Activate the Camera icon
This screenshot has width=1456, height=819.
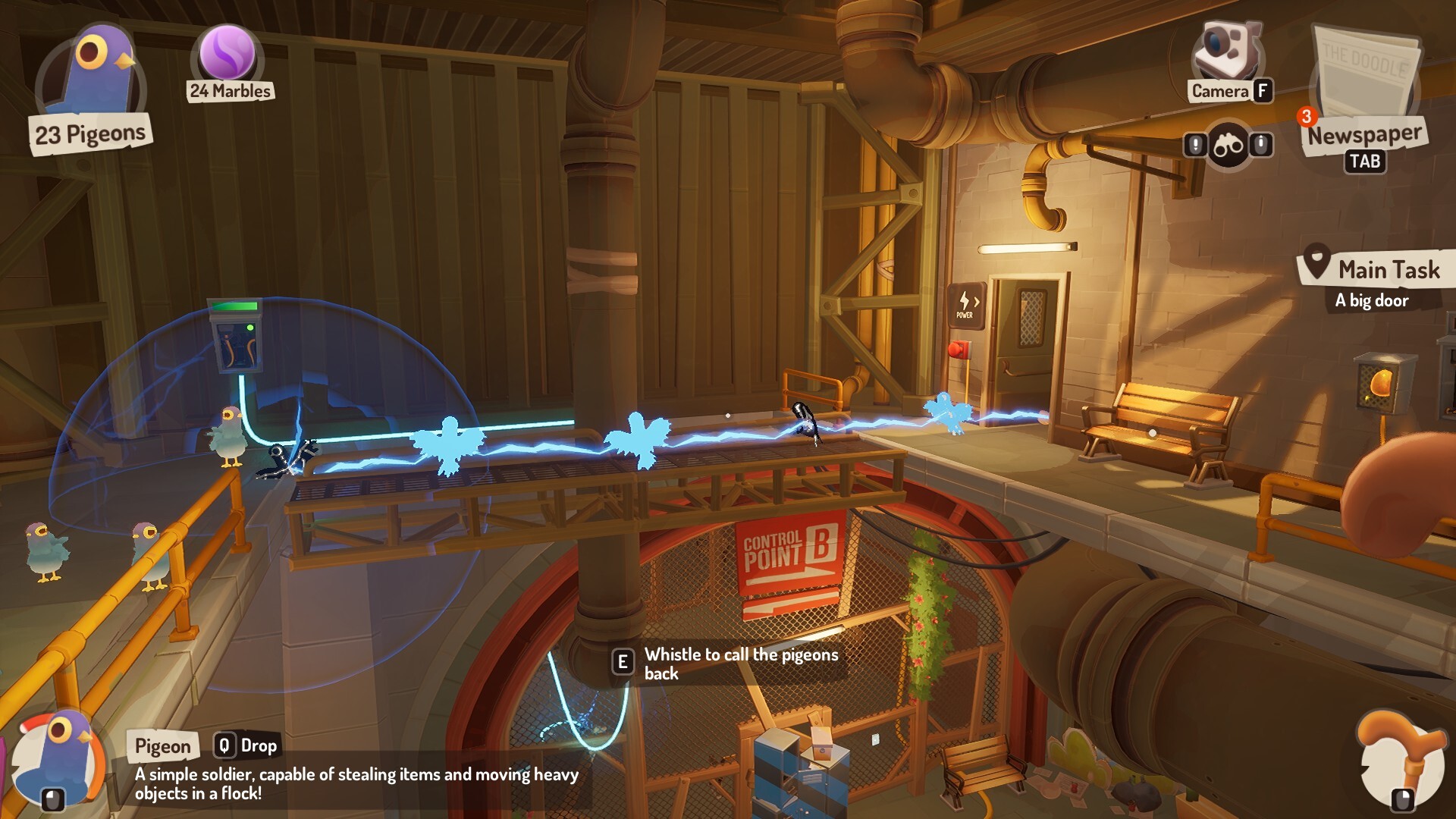[1227, 52]
